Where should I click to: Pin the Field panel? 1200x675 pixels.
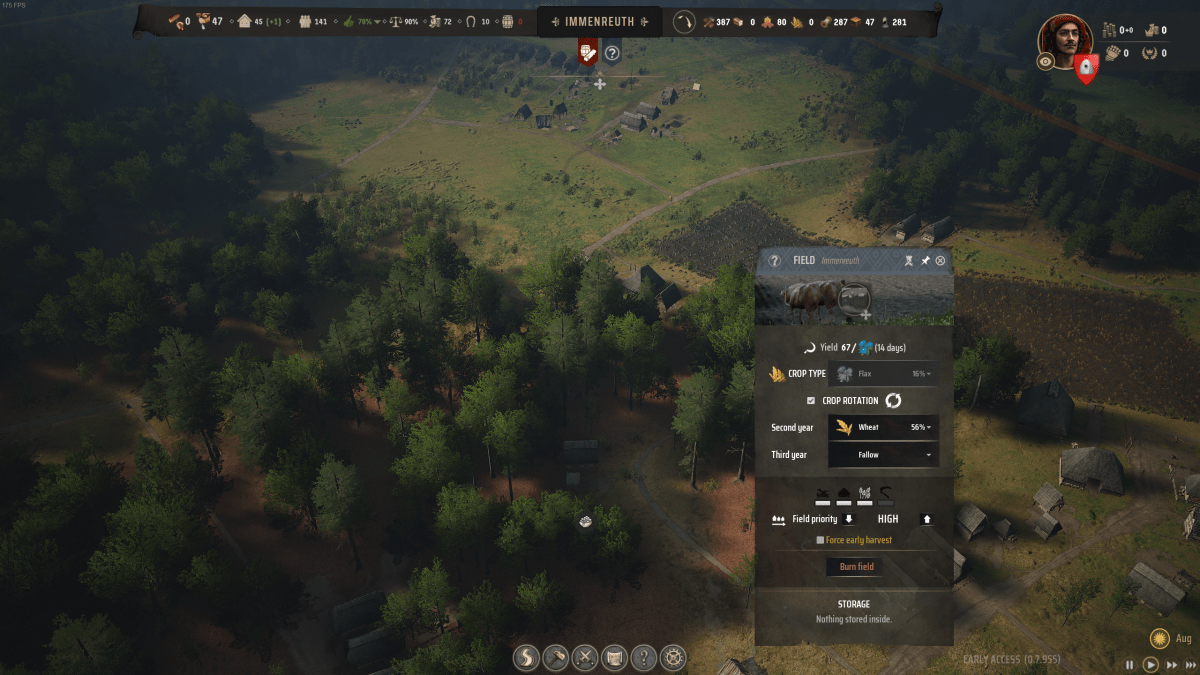[925, 260]
